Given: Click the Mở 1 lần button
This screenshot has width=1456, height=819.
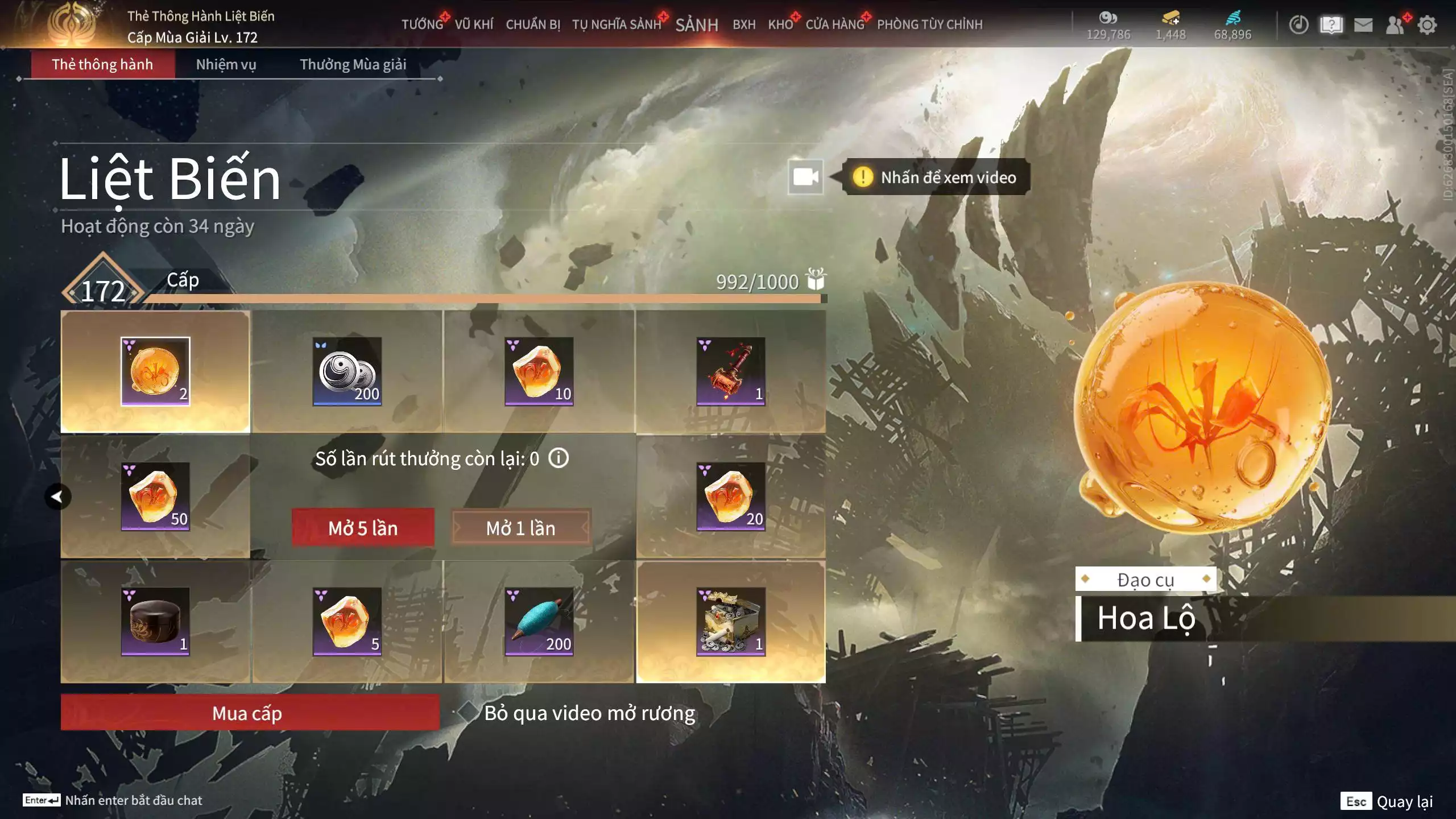Looking at the screenshot, I should tap(520, 528).
